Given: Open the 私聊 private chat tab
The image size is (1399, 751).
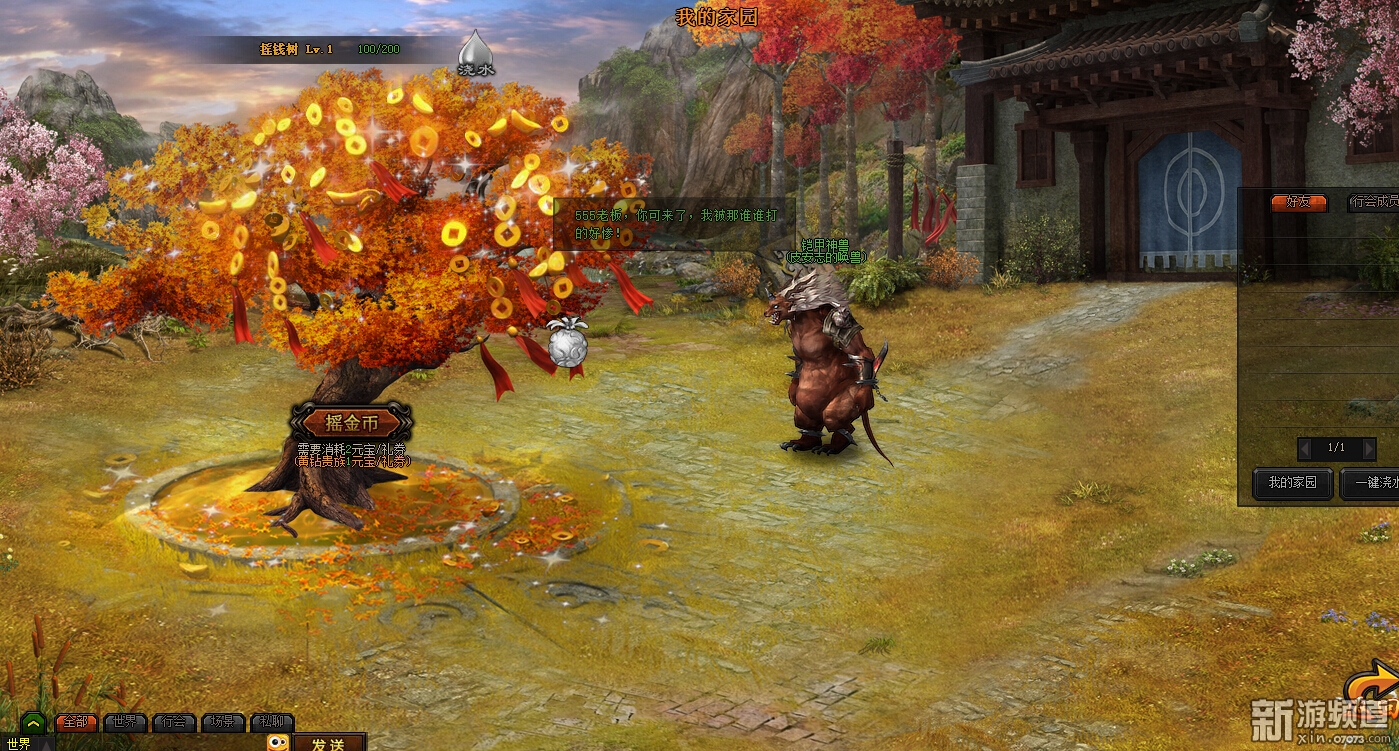Looking at the screenshot, I should (x=272, y=722).
